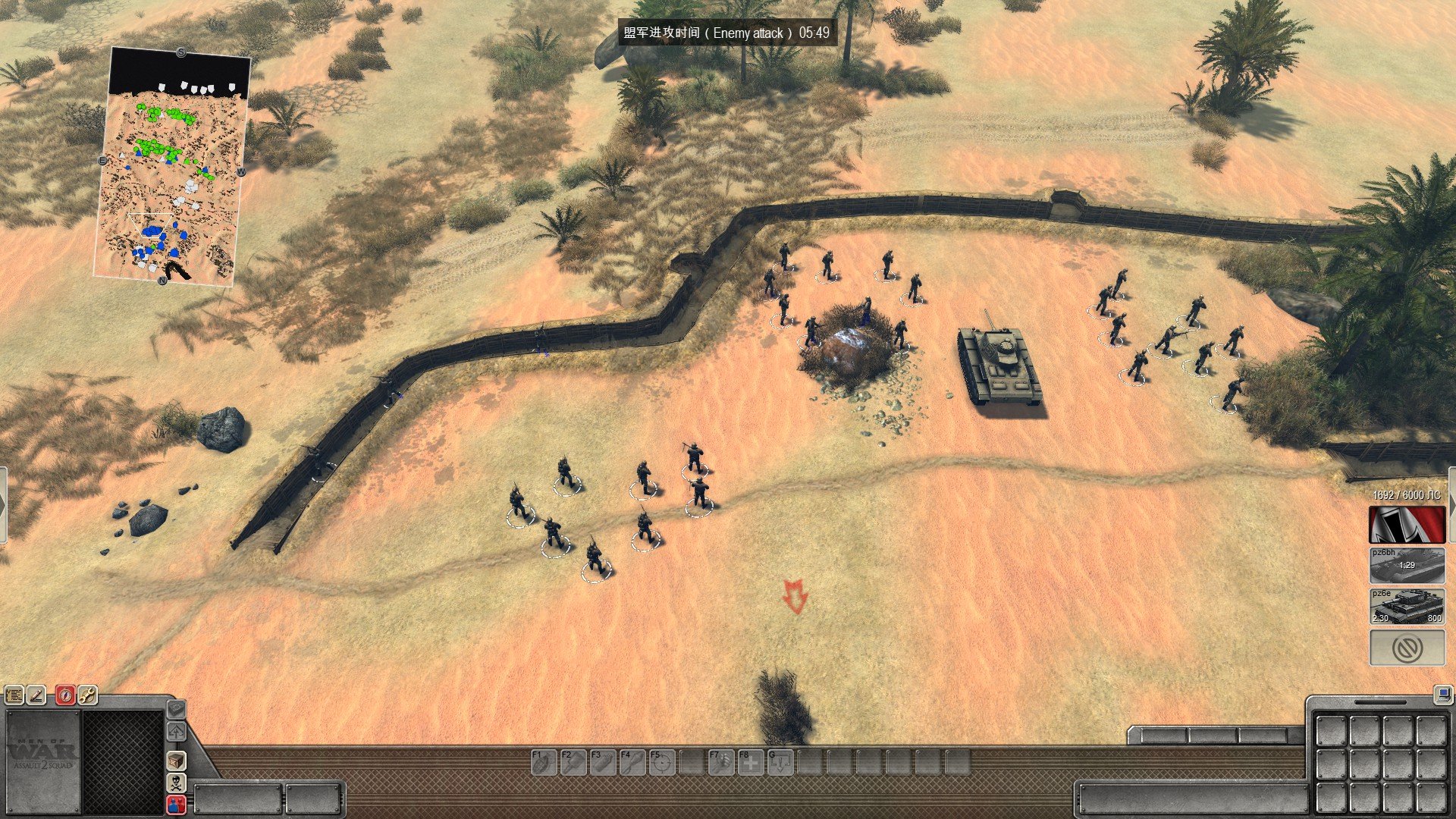The image size is (1456, 819).
Task: Activate the F5 crosshair targeting command
Action: [661, 761]
